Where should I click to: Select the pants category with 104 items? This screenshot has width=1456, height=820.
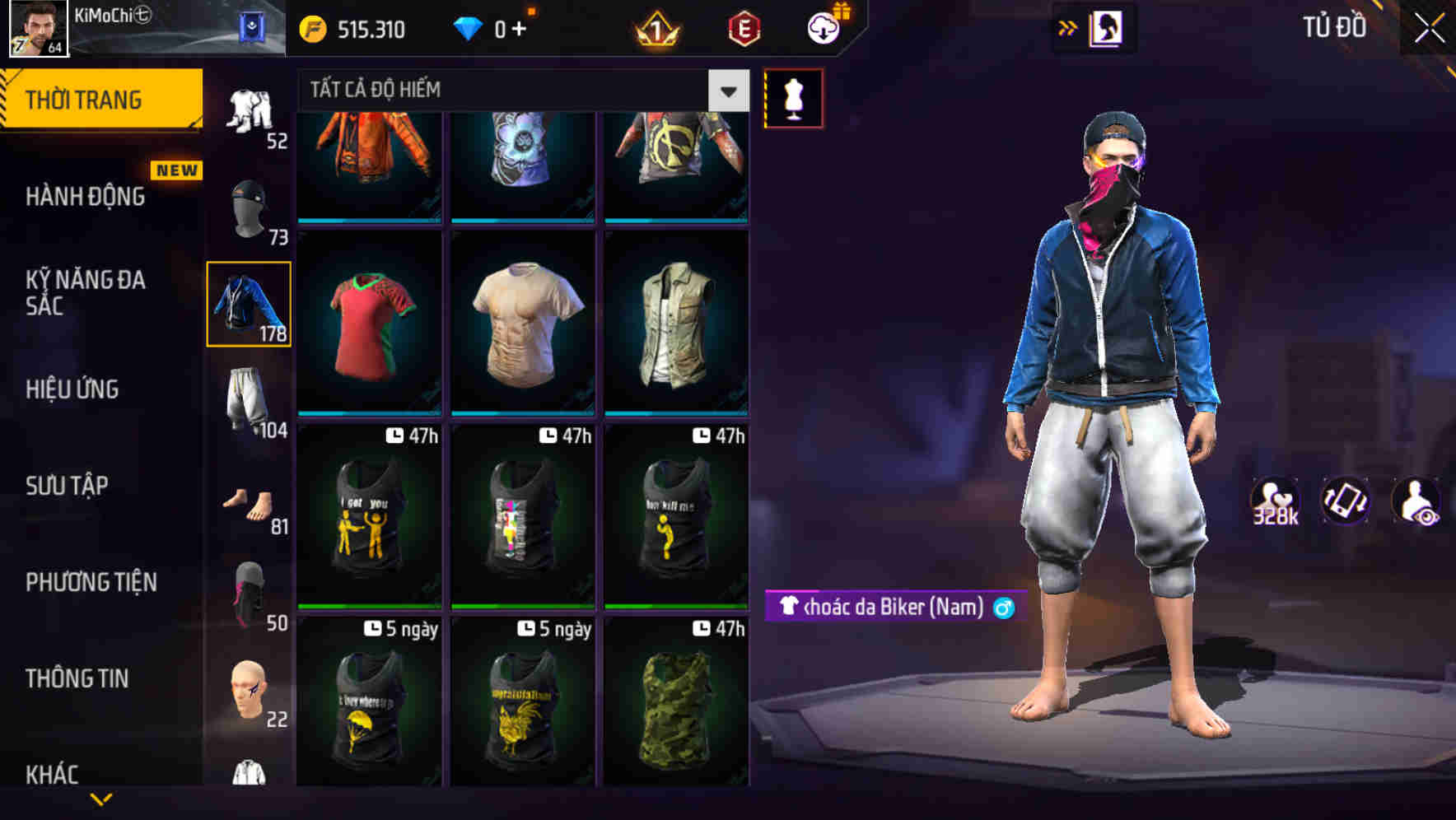(248, 399)
